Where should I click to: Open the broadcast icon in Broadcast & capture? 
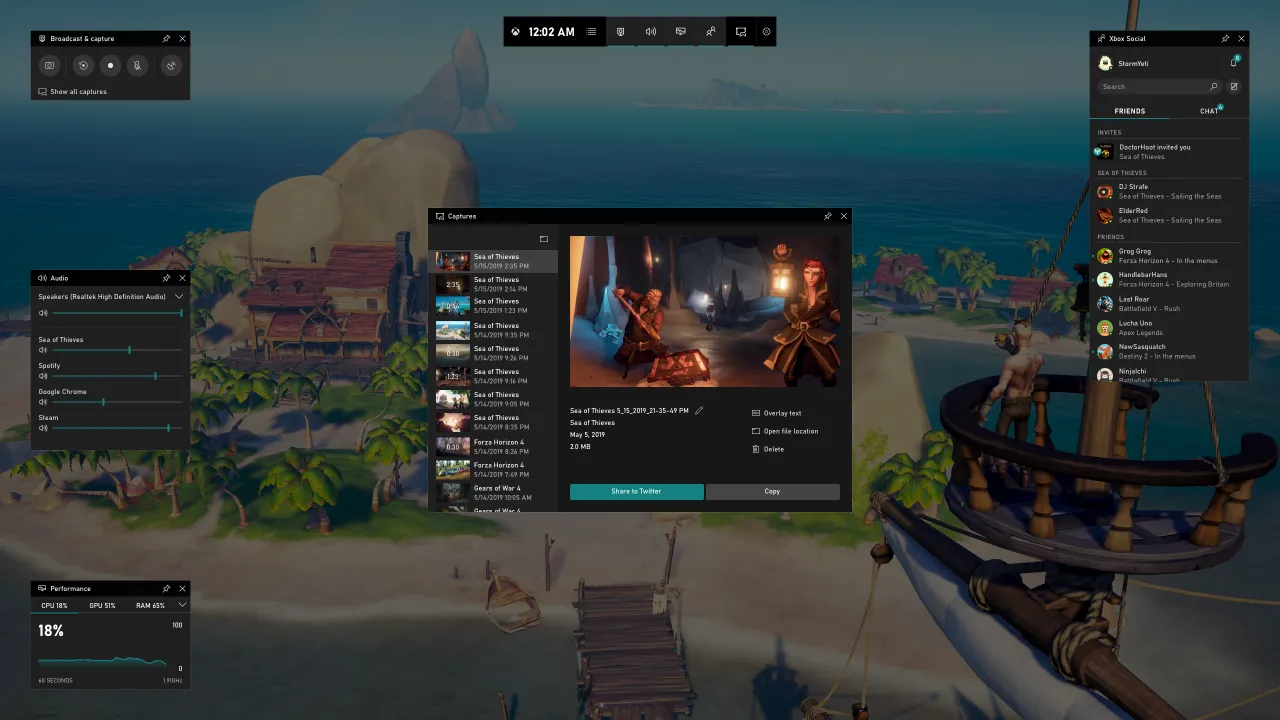coord(171,65)
